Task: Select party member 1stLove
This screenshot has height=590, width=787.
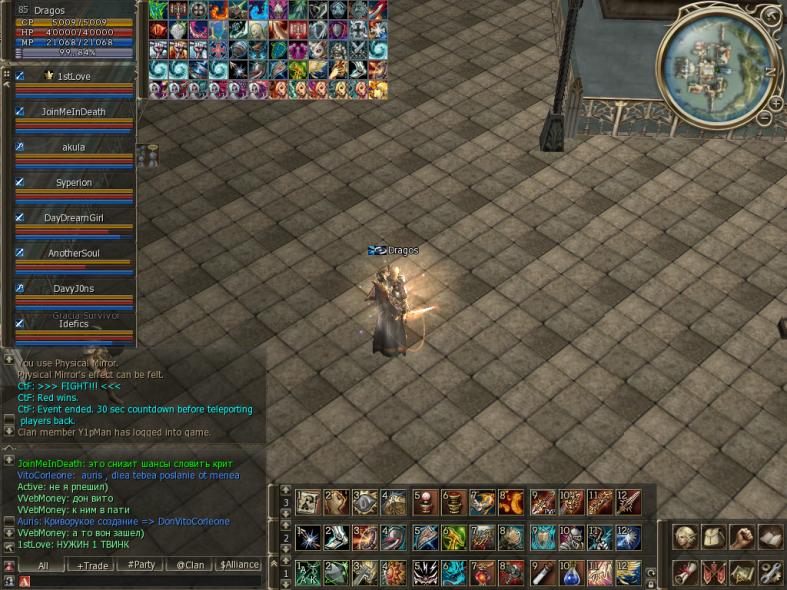Action: pyautogui.click(x=75, y=76)
